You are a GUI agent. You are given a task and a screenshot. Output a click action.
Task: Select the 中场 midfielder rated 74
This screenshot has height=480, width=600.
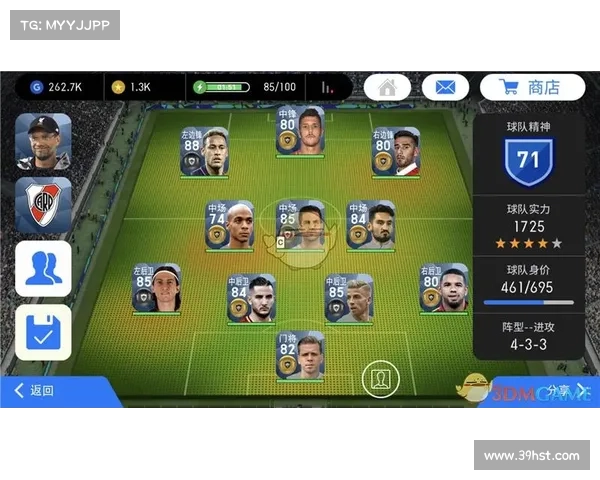pos(230,226)
